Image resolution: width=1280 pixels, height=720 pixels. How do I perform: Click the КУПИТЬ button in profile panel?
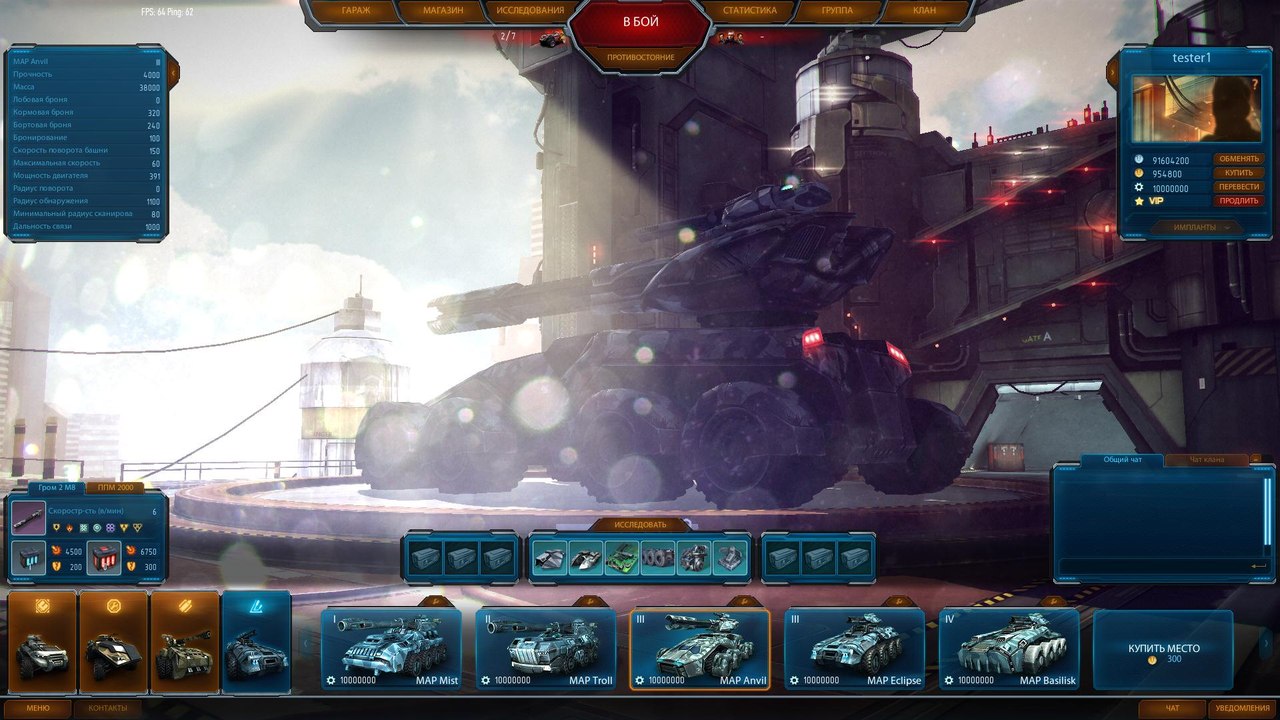(1238, 173)
